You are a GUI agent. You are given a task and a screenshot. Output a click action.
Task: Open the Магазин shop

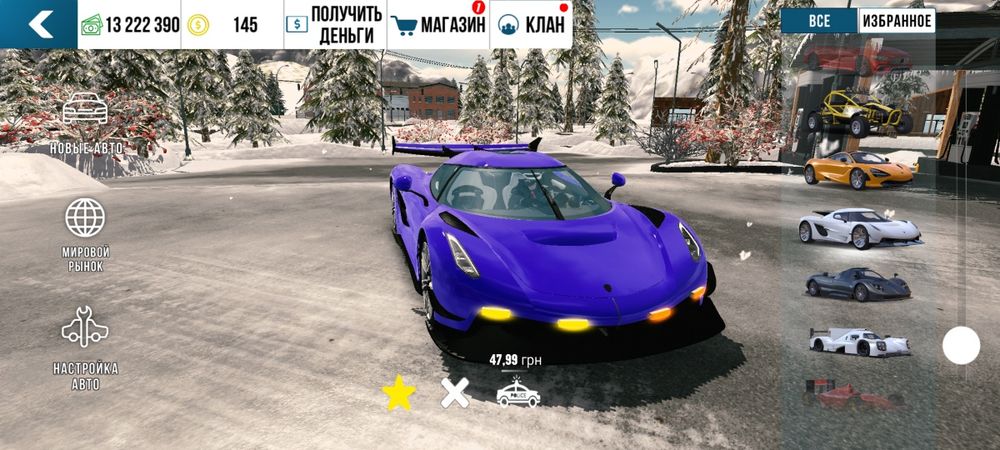(438, 24)
